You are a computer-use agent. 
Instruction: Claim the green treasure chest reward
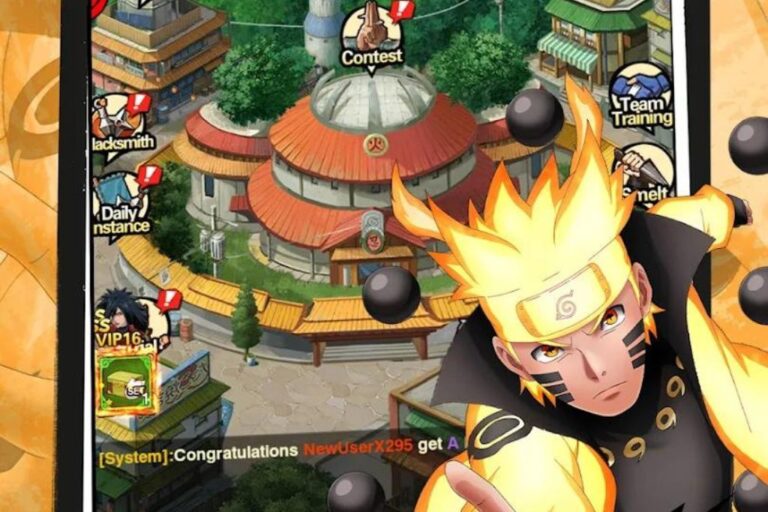126,379
